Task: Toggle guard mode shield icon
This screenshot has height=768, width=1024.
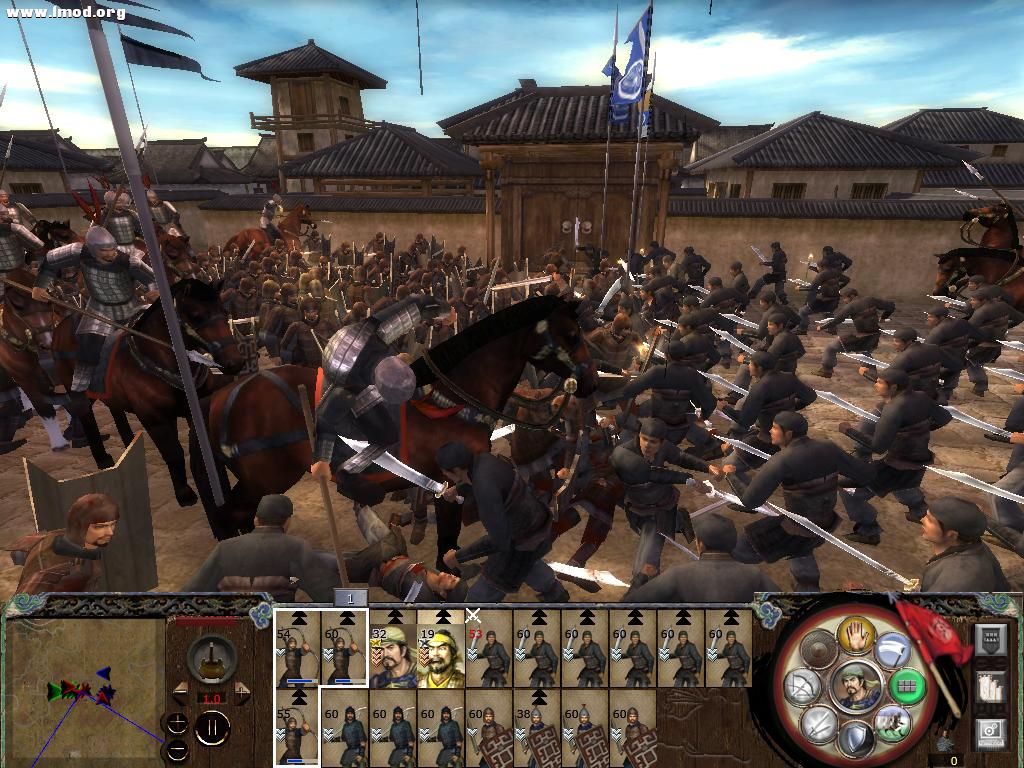Action: 856,740
